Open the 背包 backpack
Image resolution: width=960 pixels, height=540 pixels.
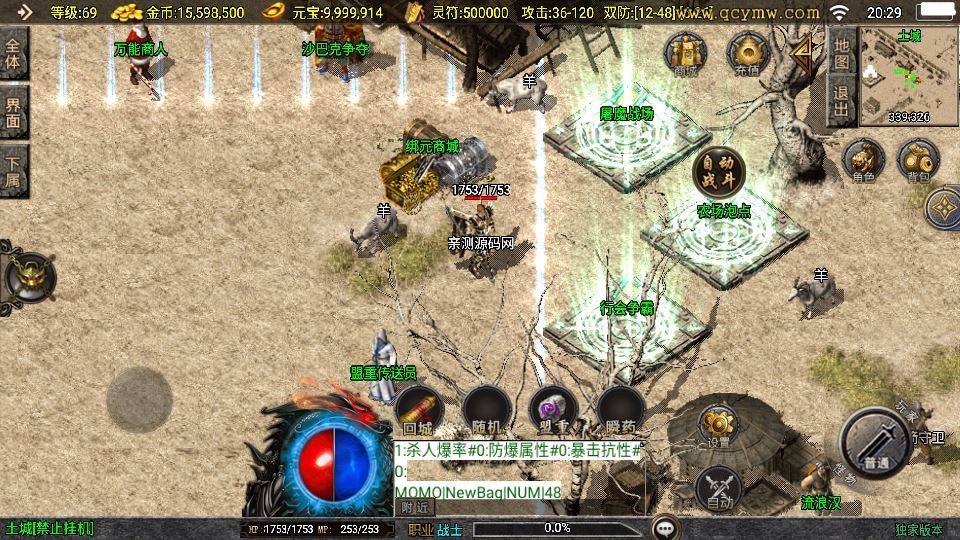[917, 161]
